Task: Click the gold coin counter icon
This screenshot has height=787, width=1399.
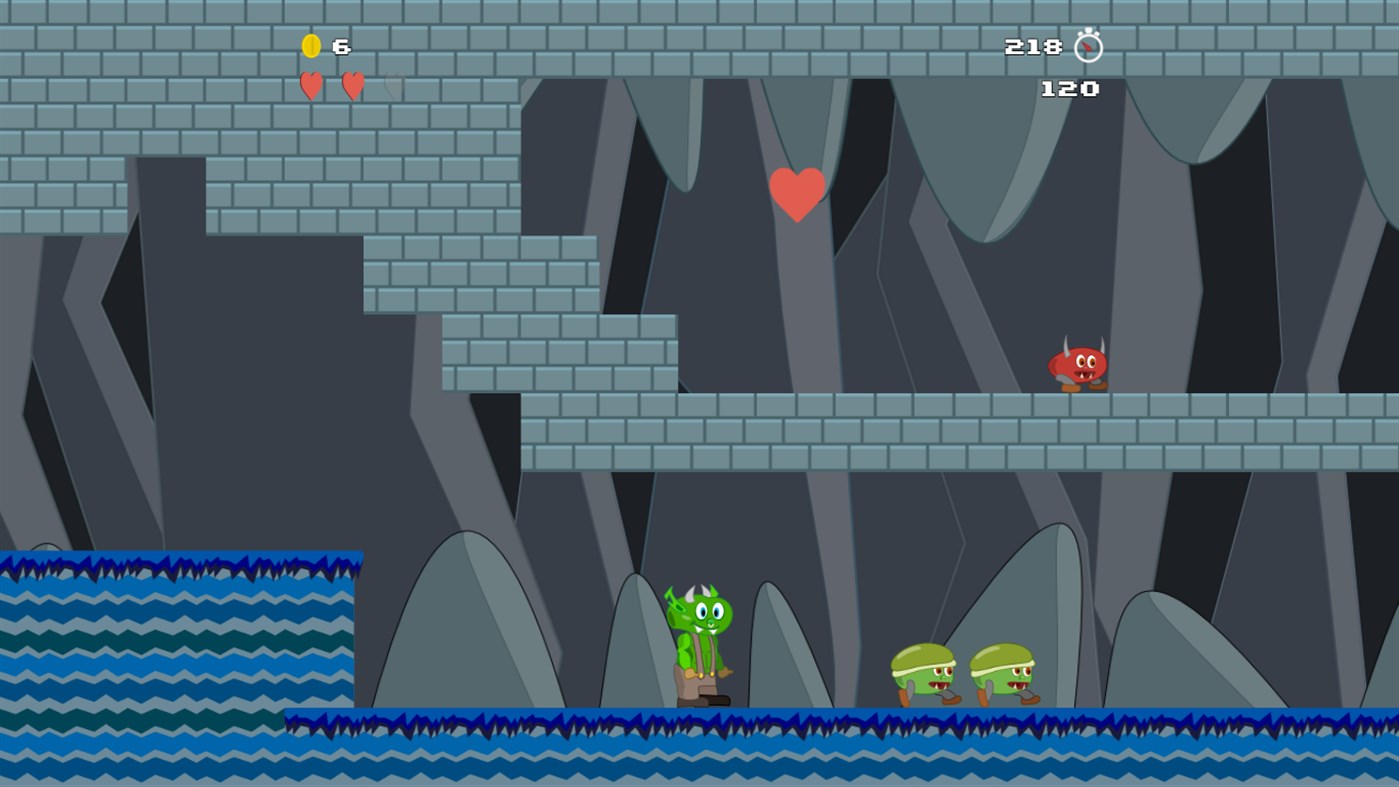Action: pos(311,46)
